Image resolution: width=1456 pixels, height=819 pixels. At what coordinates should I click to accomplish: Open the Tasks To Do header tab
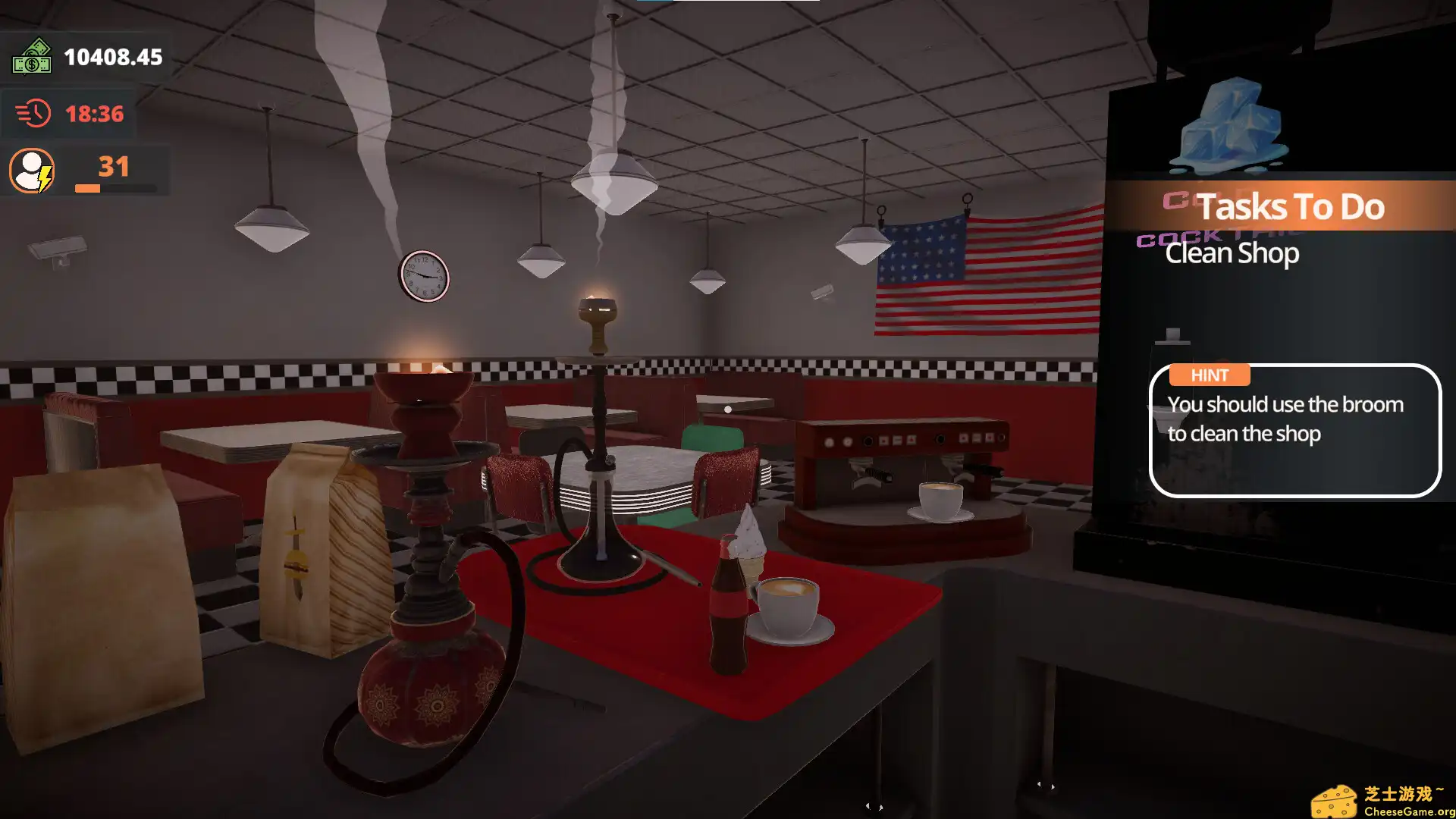[x=1289, y=206]
